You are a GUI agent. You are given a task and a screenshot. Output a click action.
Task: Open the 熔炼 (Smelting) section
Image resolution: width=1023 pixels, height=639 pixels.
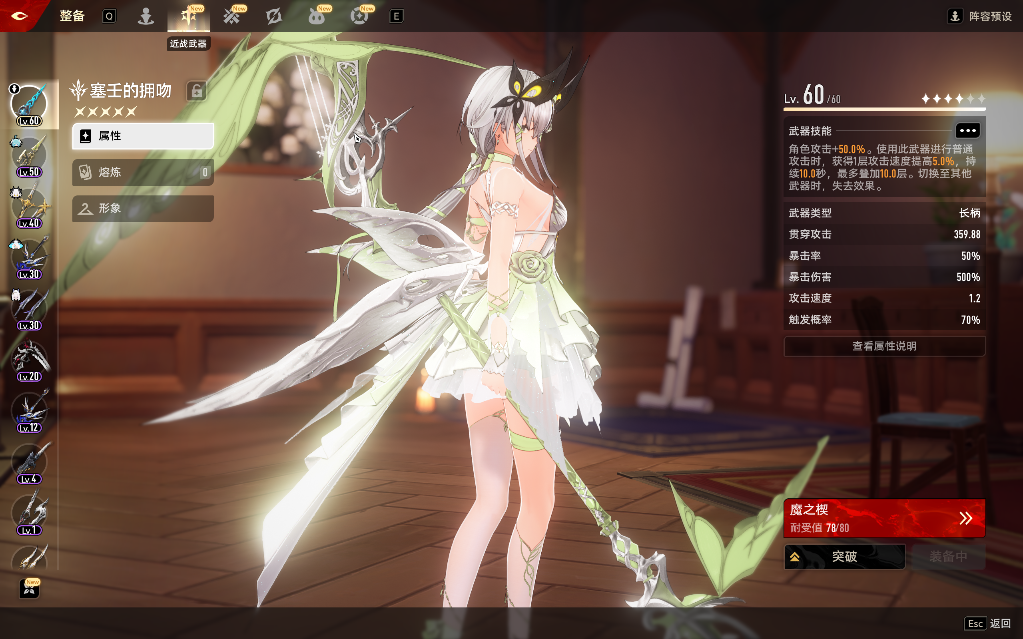coord(142,172)
